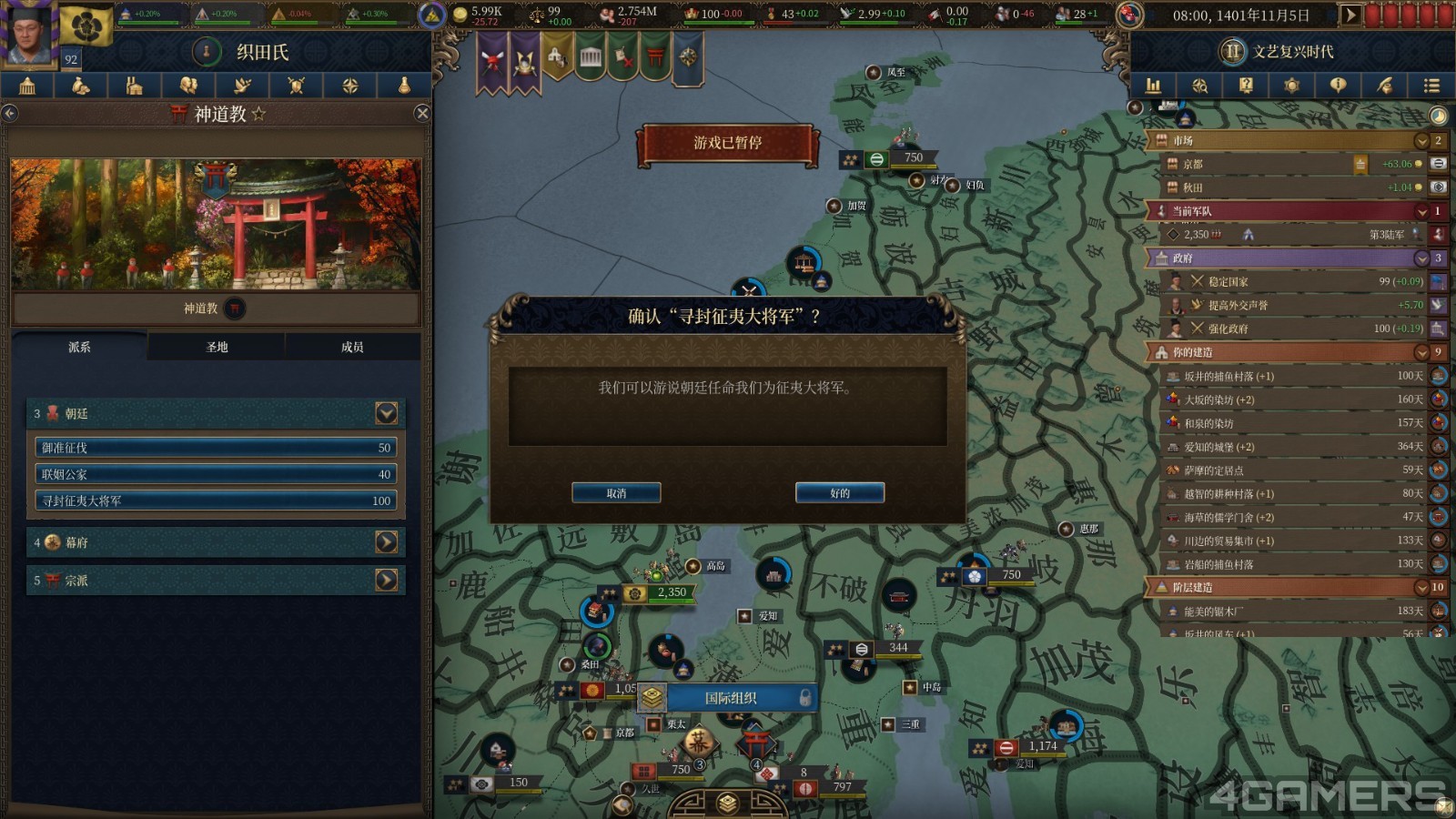Select the 联姻公家 option
This screenshot has width=1456, height=819.
pos(216,474)
